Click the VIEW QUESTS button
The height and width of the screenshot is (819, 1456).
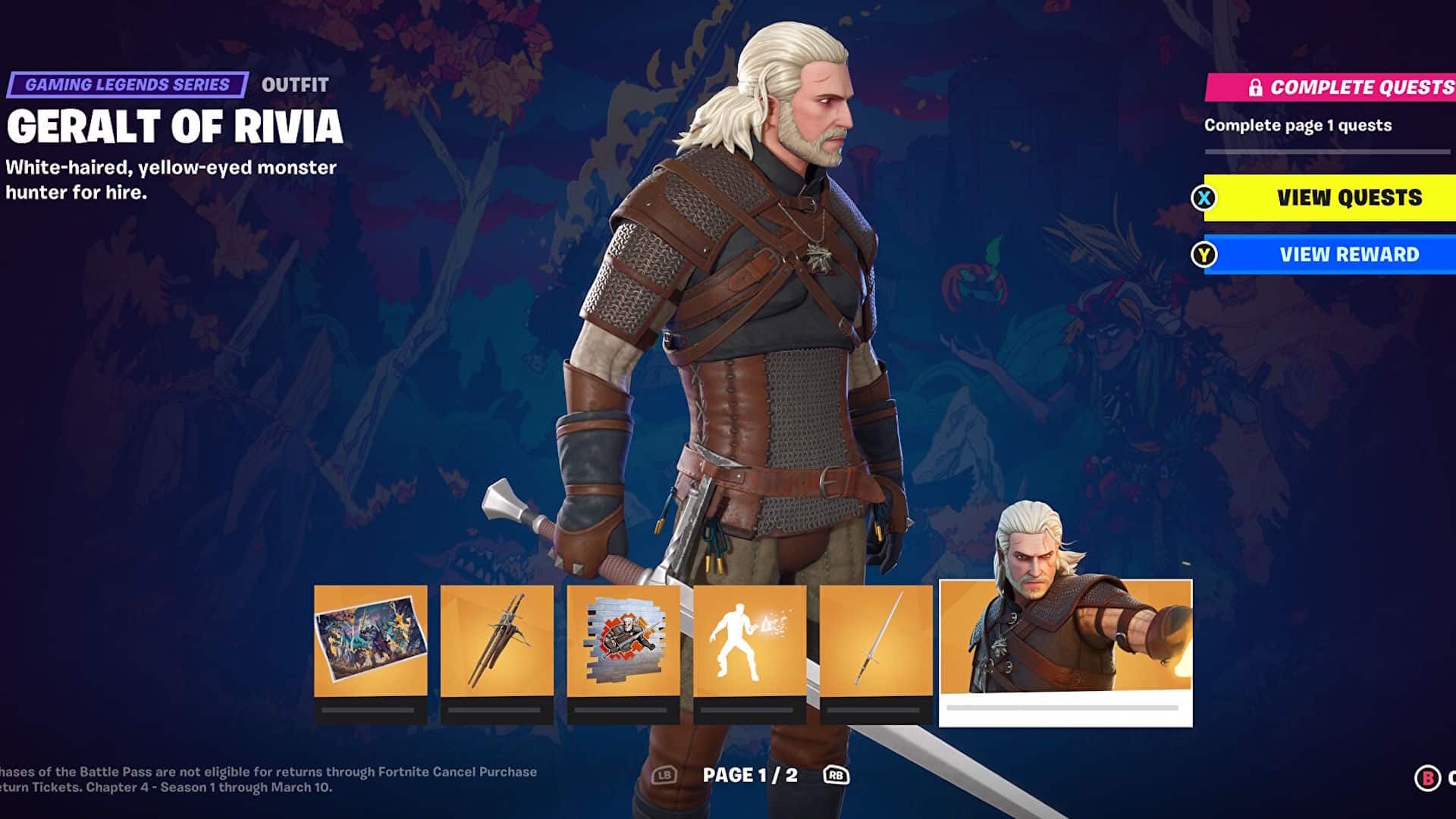[x=1332, y=198]
